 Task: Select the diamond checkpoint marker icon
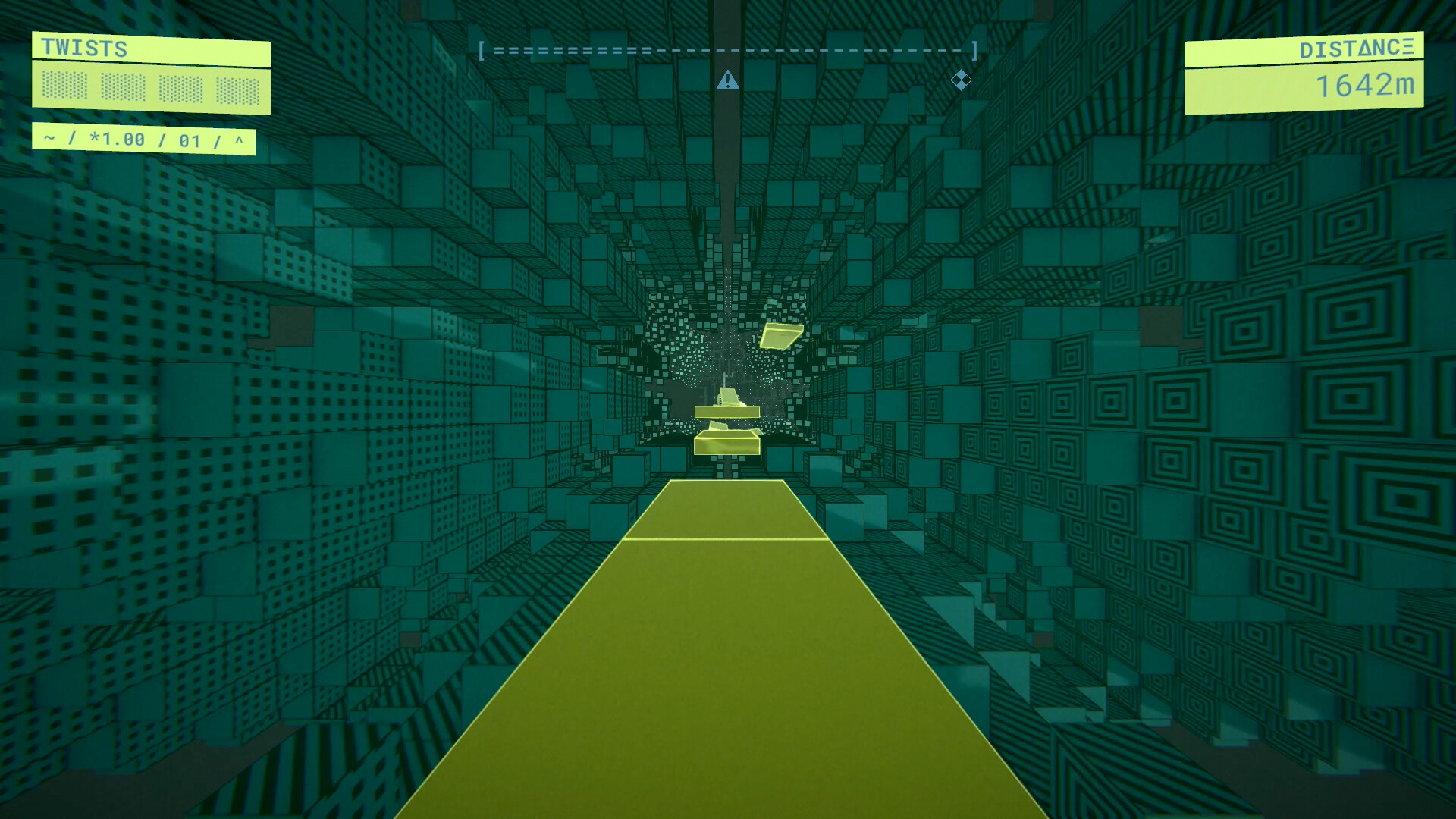pyautogui.click(x=962, y=81)
